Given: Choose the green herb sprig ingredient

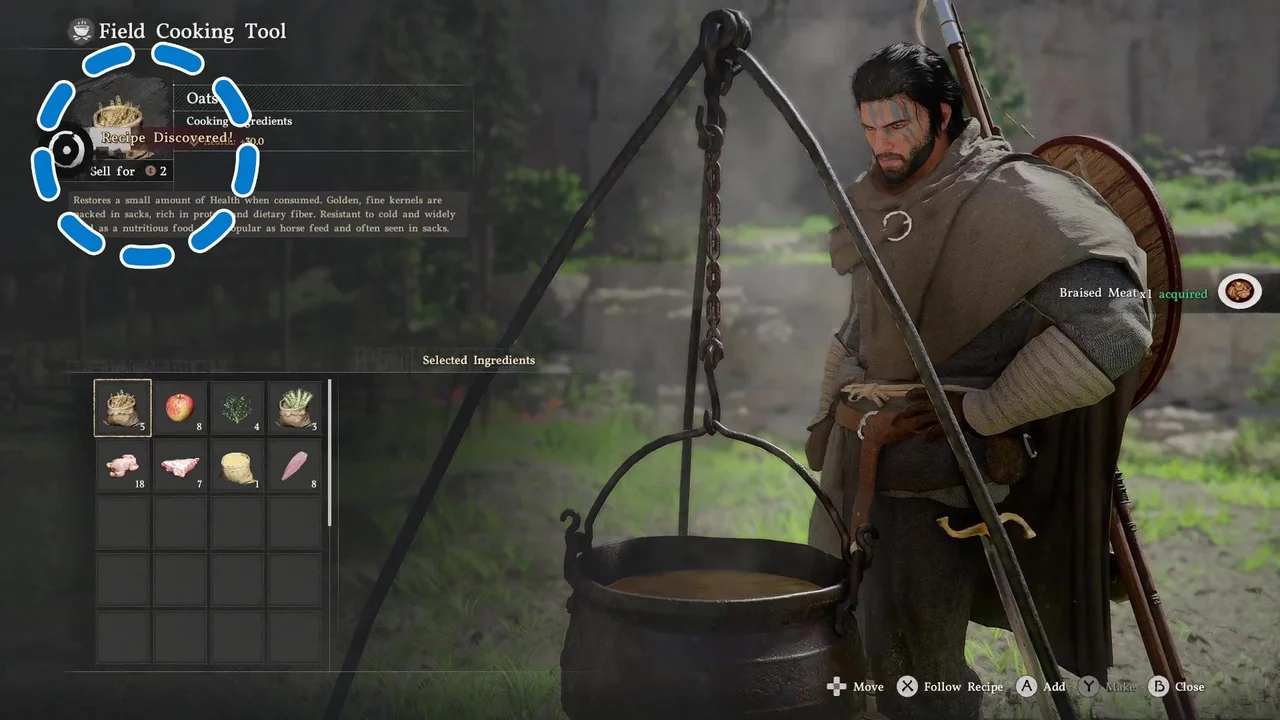Looking at the screenshot, I should point(238,408).
